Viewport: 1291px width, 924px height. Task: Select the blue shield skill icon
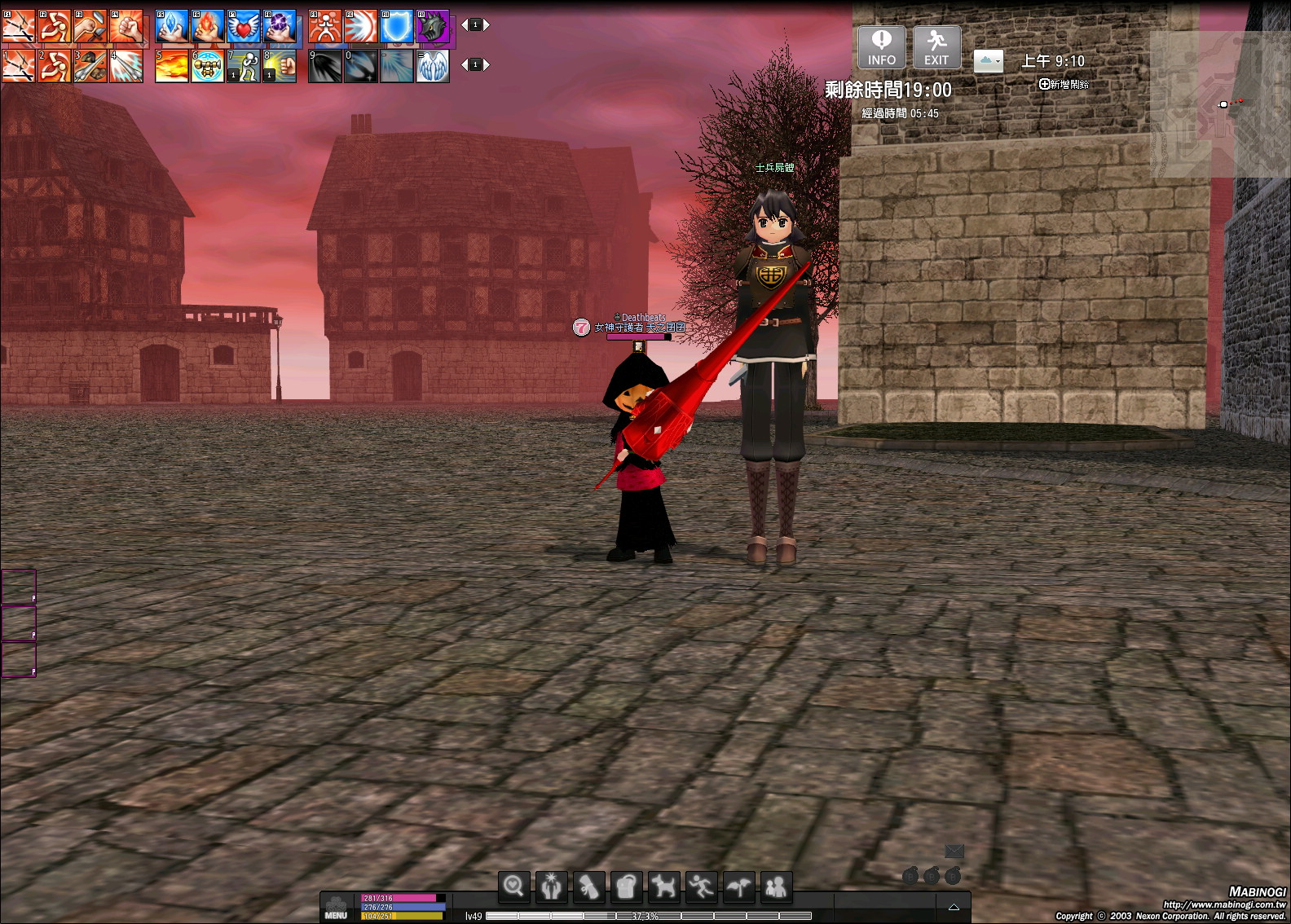pos(397,26)
